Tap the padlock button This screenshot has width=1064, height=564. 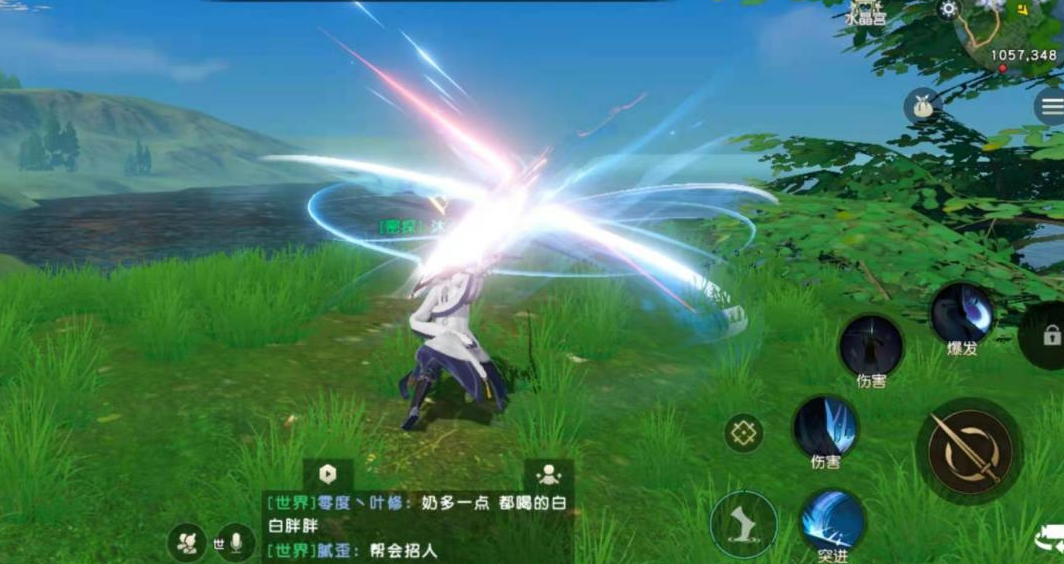point(1049,335)
